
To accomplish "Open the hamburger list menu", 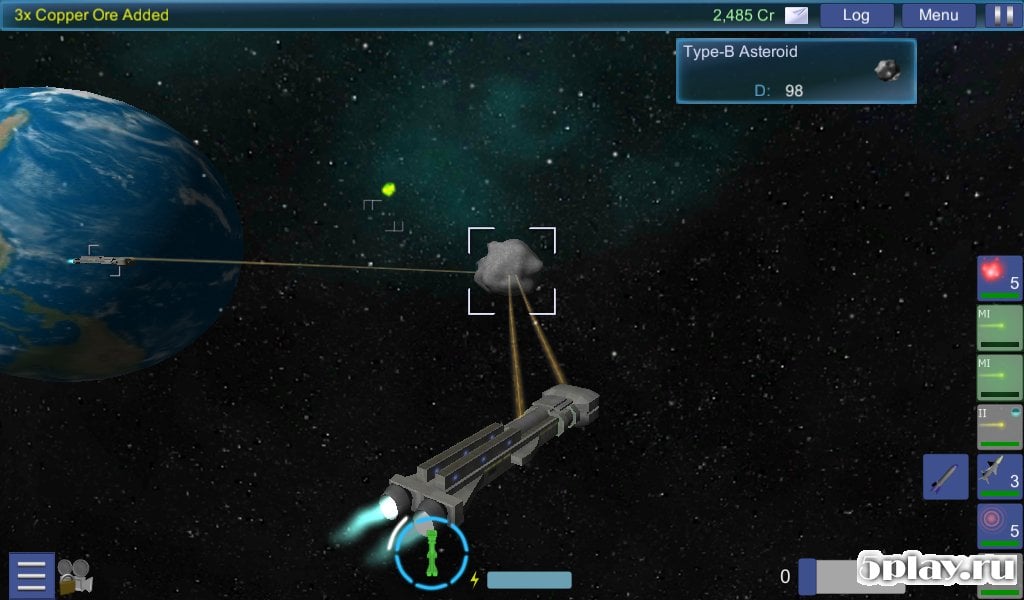I will click(x=31, y=575).
